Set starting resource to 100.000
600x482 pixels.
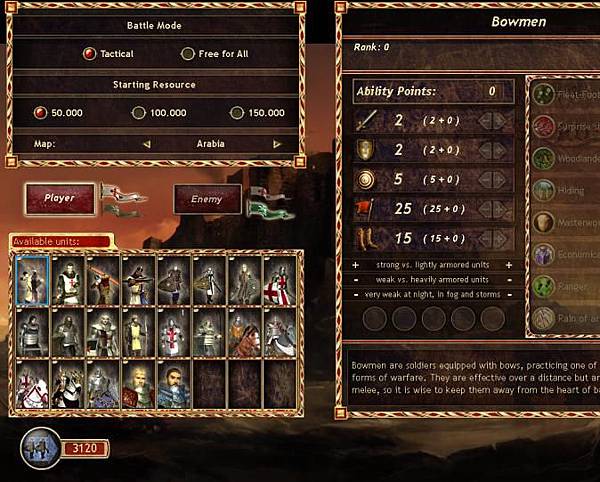139,113
